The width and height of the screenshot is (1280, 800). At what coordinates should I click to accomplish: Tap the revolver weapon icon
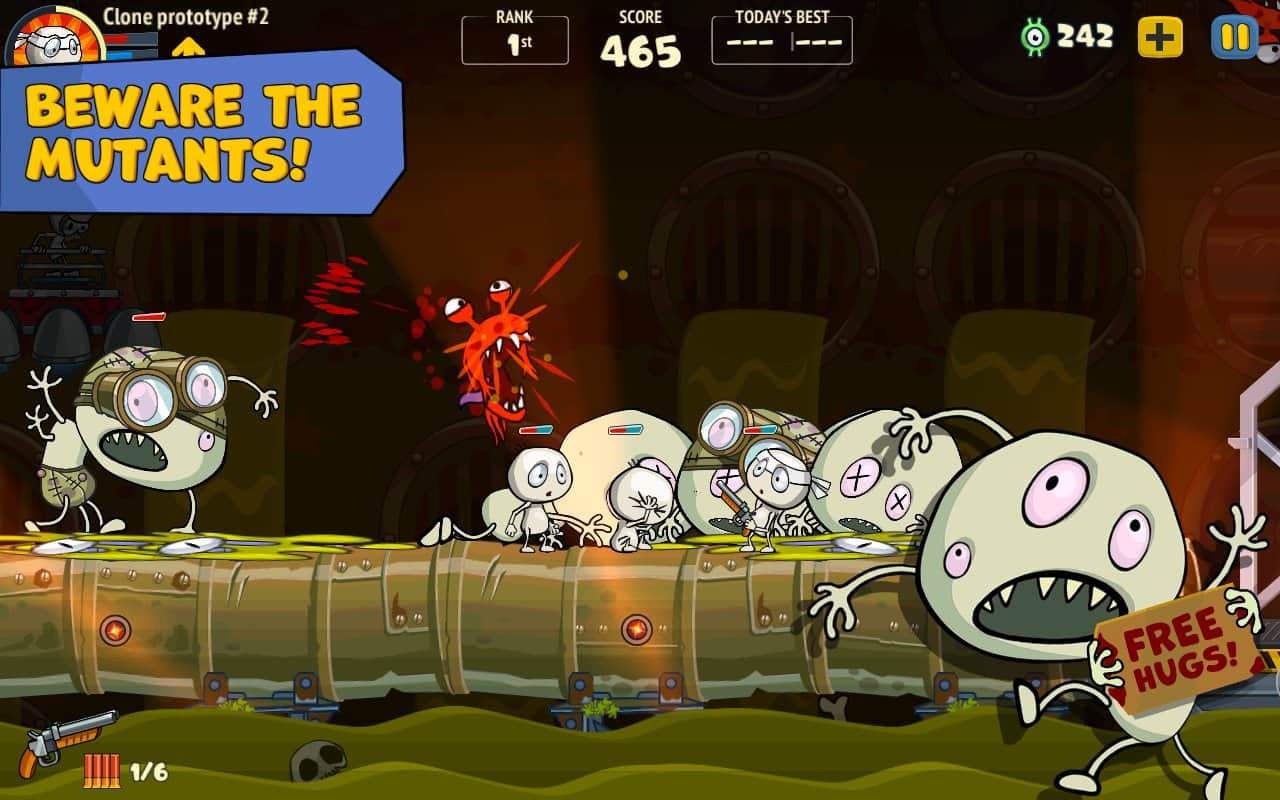67,741
